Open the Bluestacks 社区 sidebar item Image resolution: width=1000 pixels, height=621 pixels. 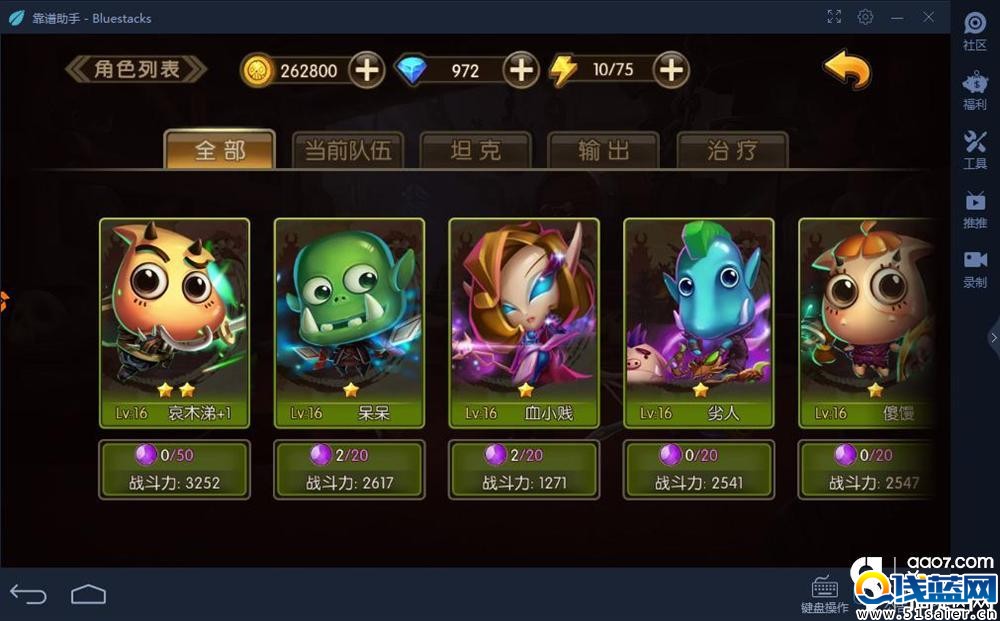point(975,32)
